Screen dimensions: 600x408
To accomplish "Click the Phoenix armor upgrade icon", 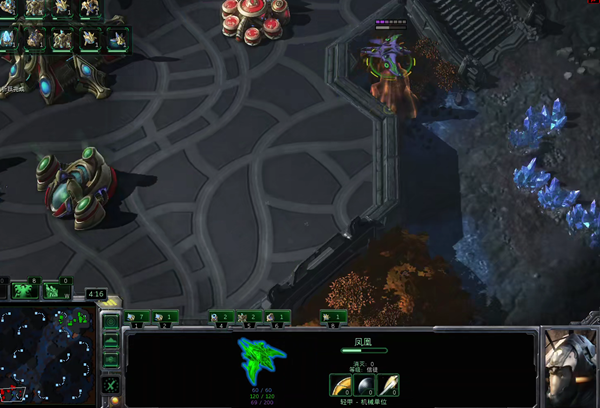I will [365, 385].
